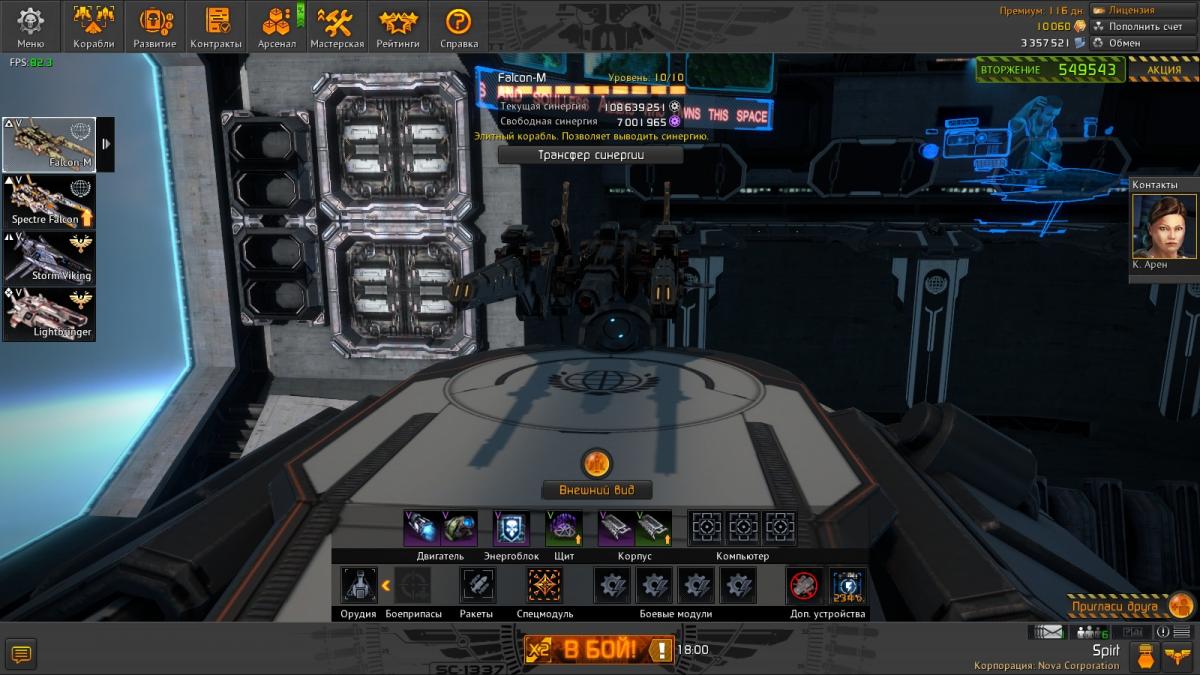Open the Контракты contracts tab
This screenshot has height=675, width=1200.
pos(216,26)
